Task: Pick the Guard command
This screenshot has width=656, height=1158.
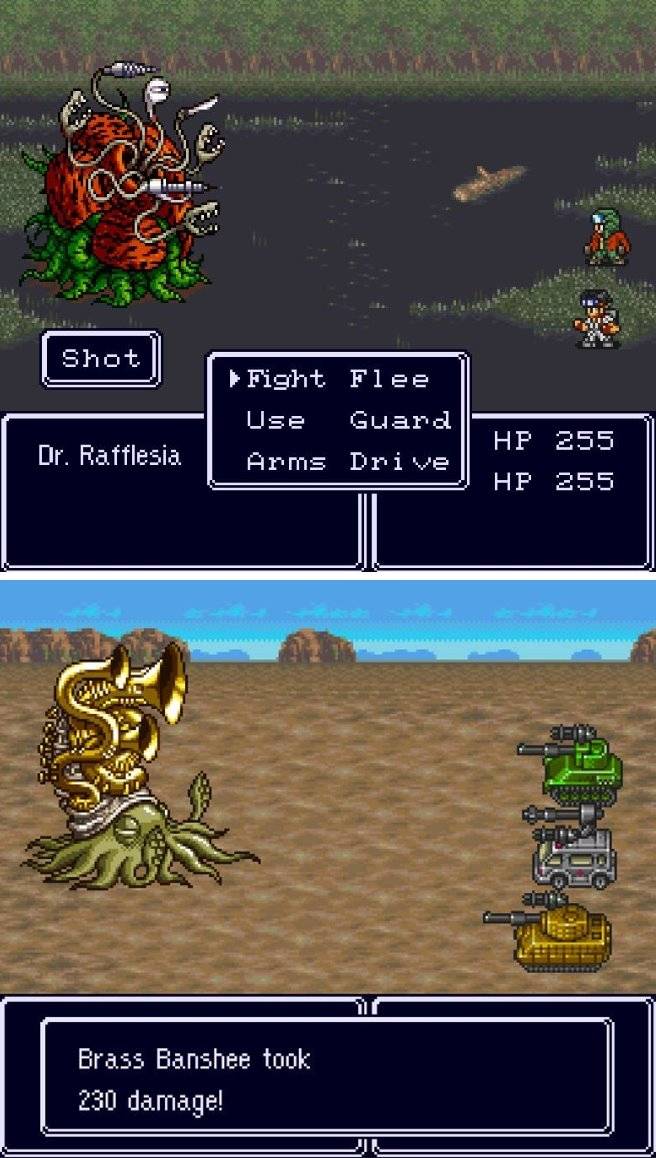Action: [x=399, y=420]
